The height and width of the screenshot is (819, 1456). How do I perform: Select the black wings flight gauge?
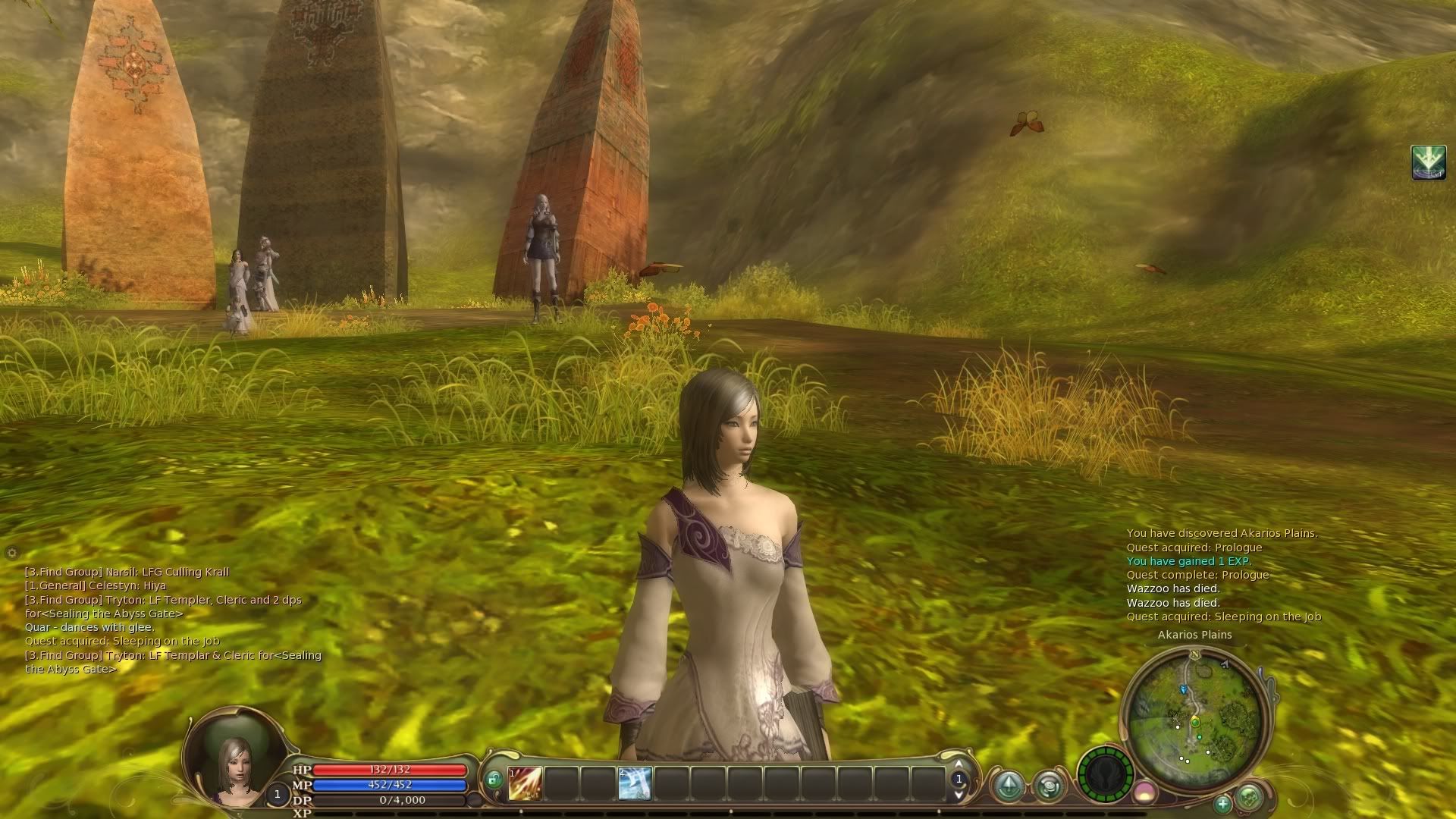[1105, 775]
